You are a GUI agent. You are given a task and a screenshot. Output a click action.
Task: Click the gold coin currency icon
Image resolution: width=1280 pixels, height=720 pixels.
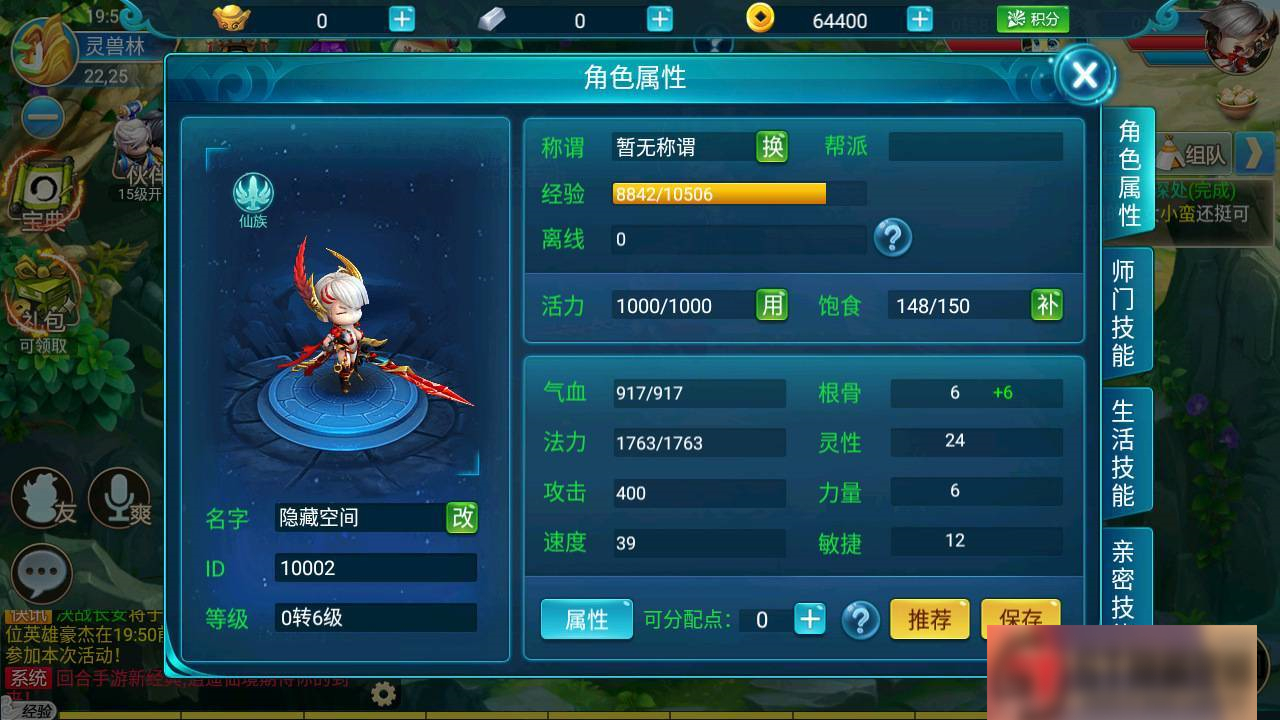[x=759, y=19]
